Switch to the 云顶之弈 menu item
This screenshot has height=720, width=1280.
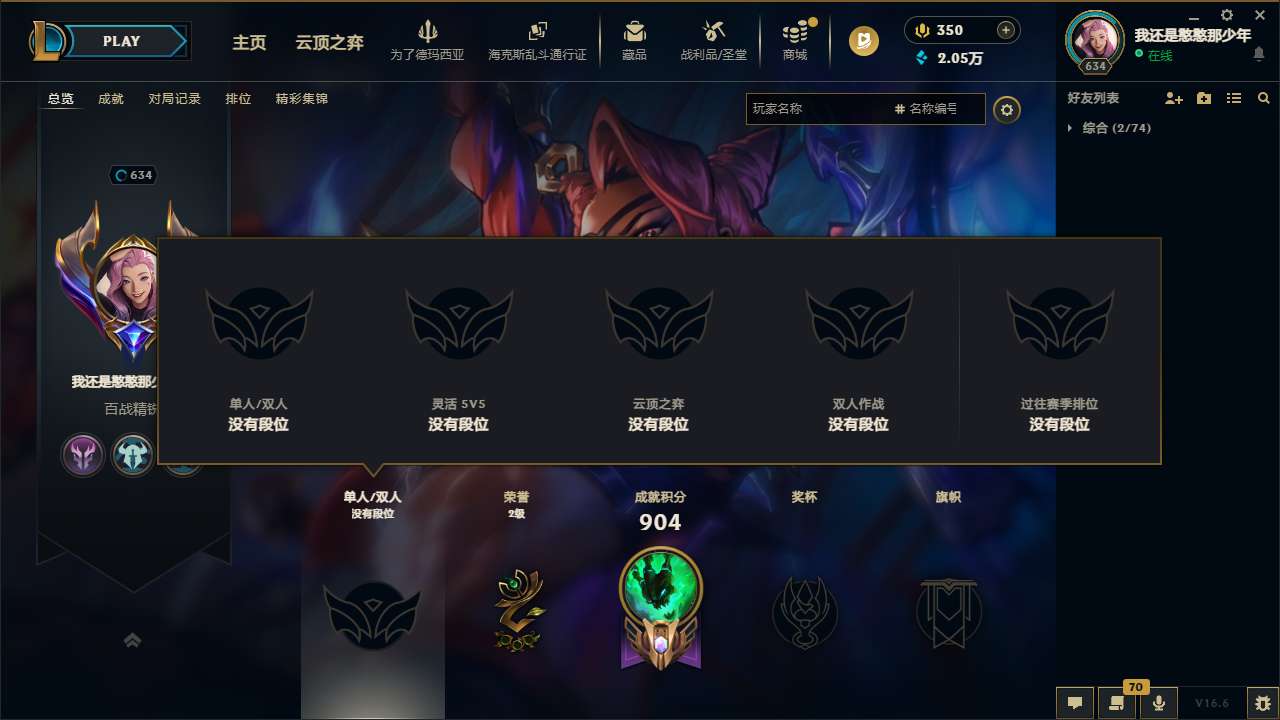pyautogui.click(x=310, y=43)
